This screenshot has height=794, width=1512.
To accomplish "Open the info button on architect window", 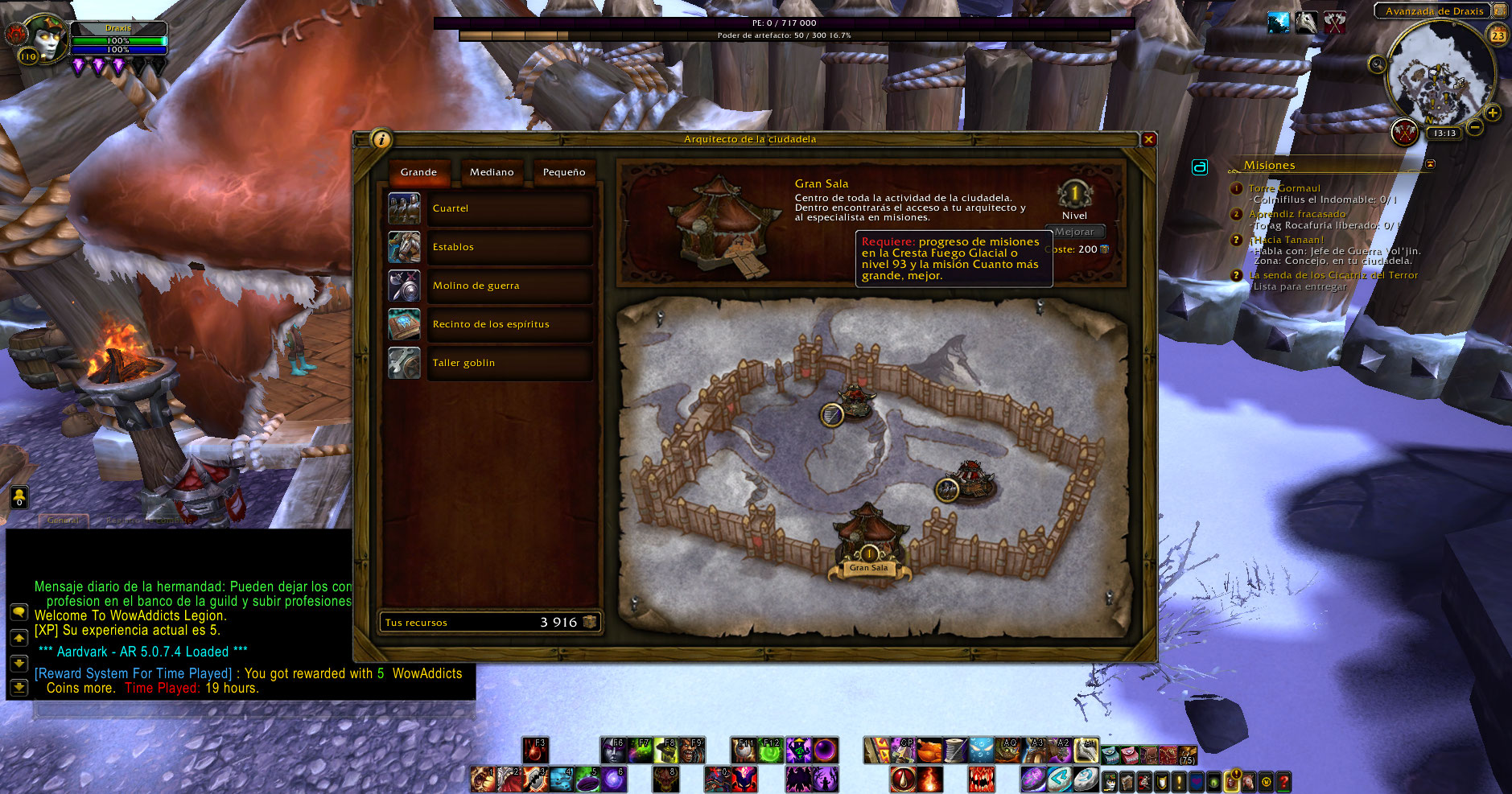I will pos(381,139).
